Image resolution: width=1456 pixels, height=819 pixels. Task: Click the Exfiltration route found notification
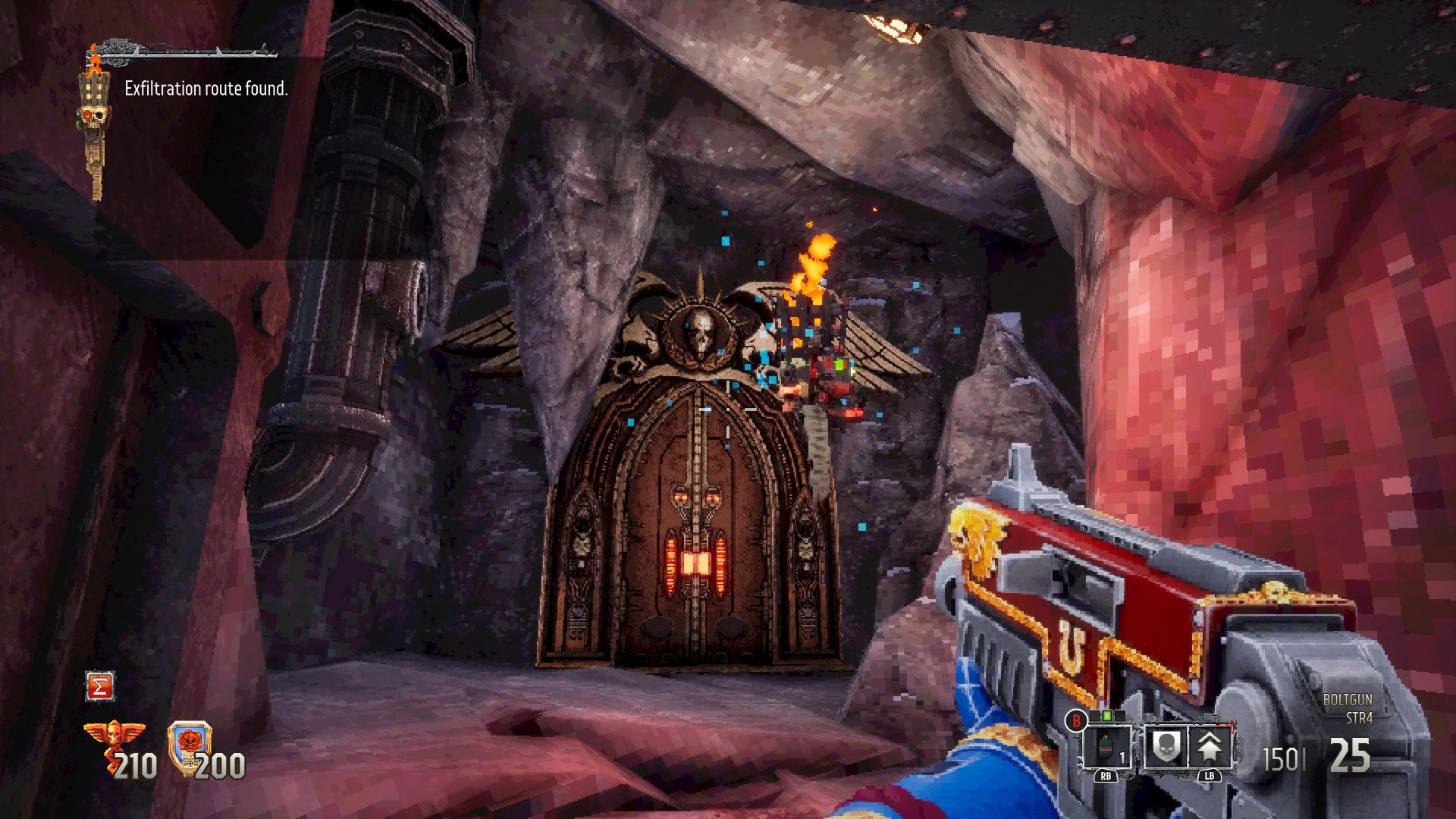tap(206, 89)
